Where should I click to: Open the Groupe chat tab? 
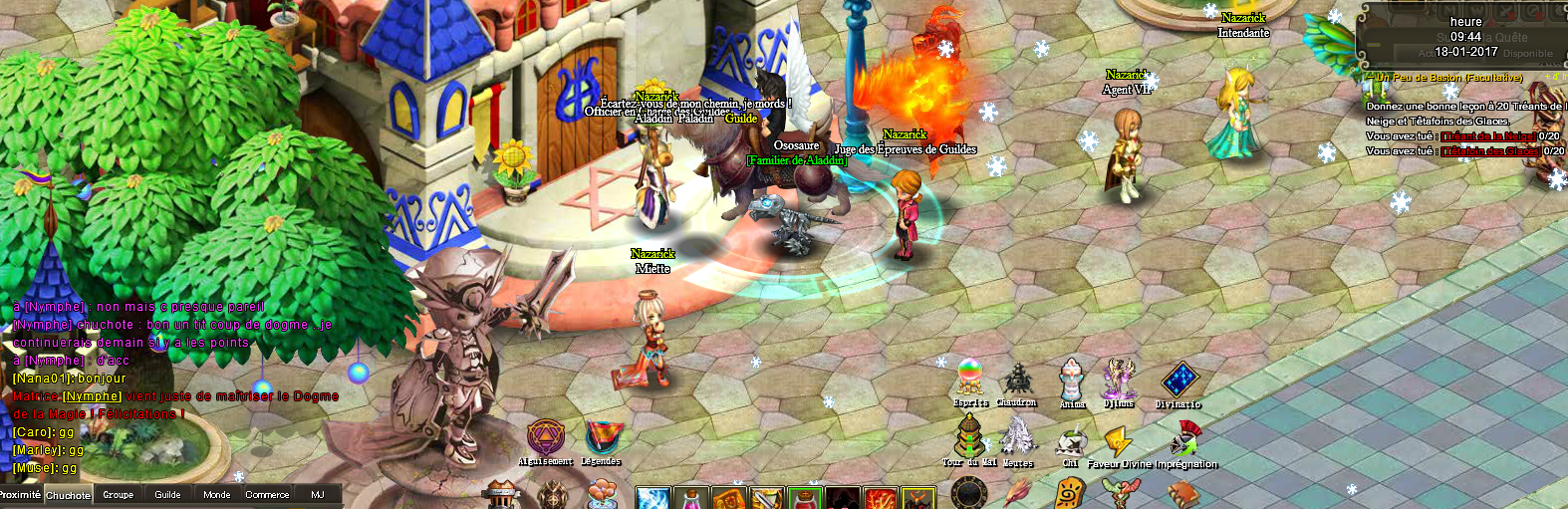tap(118, 495)
